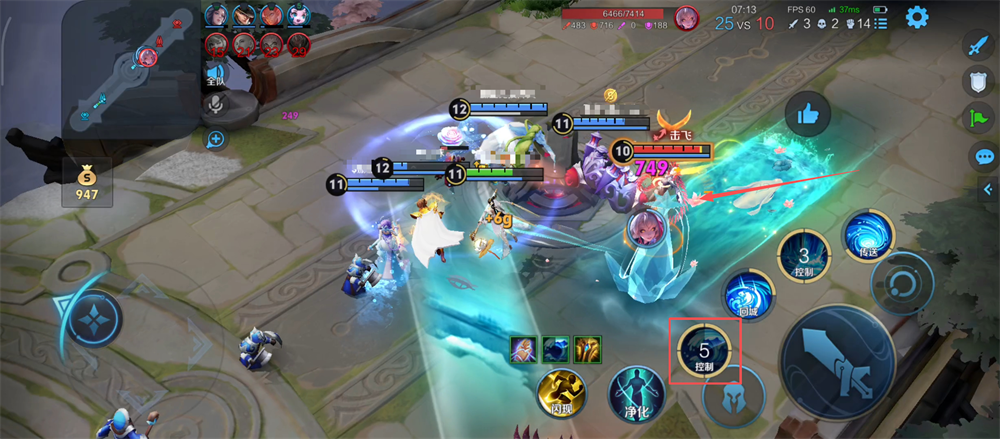Expand the collapsed side panel arrow
This screenshot has height=439, width=1000.
click(990, 197)
